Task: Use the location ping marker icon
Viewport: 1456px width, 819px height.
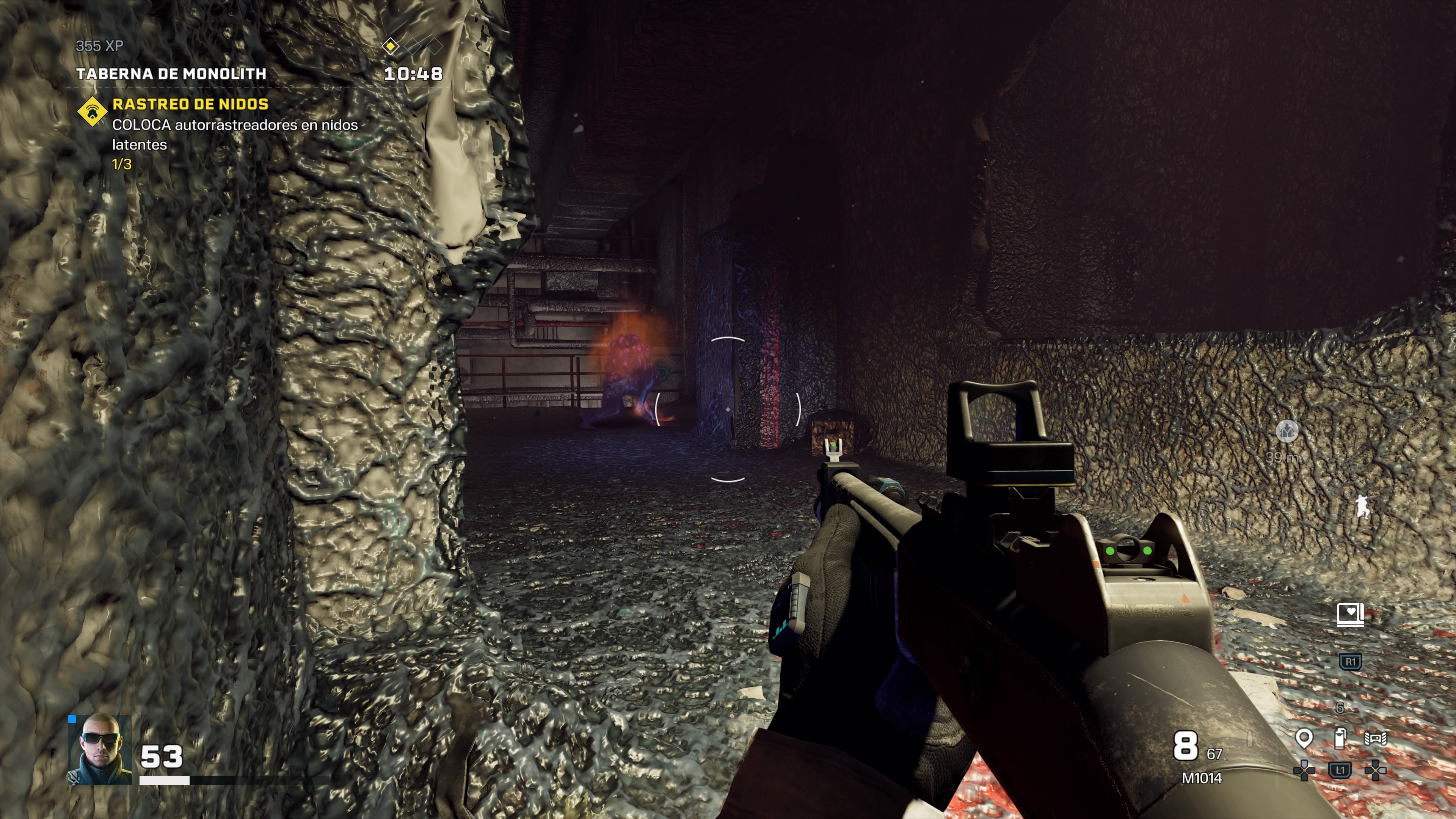Action: click(1304, 738)
